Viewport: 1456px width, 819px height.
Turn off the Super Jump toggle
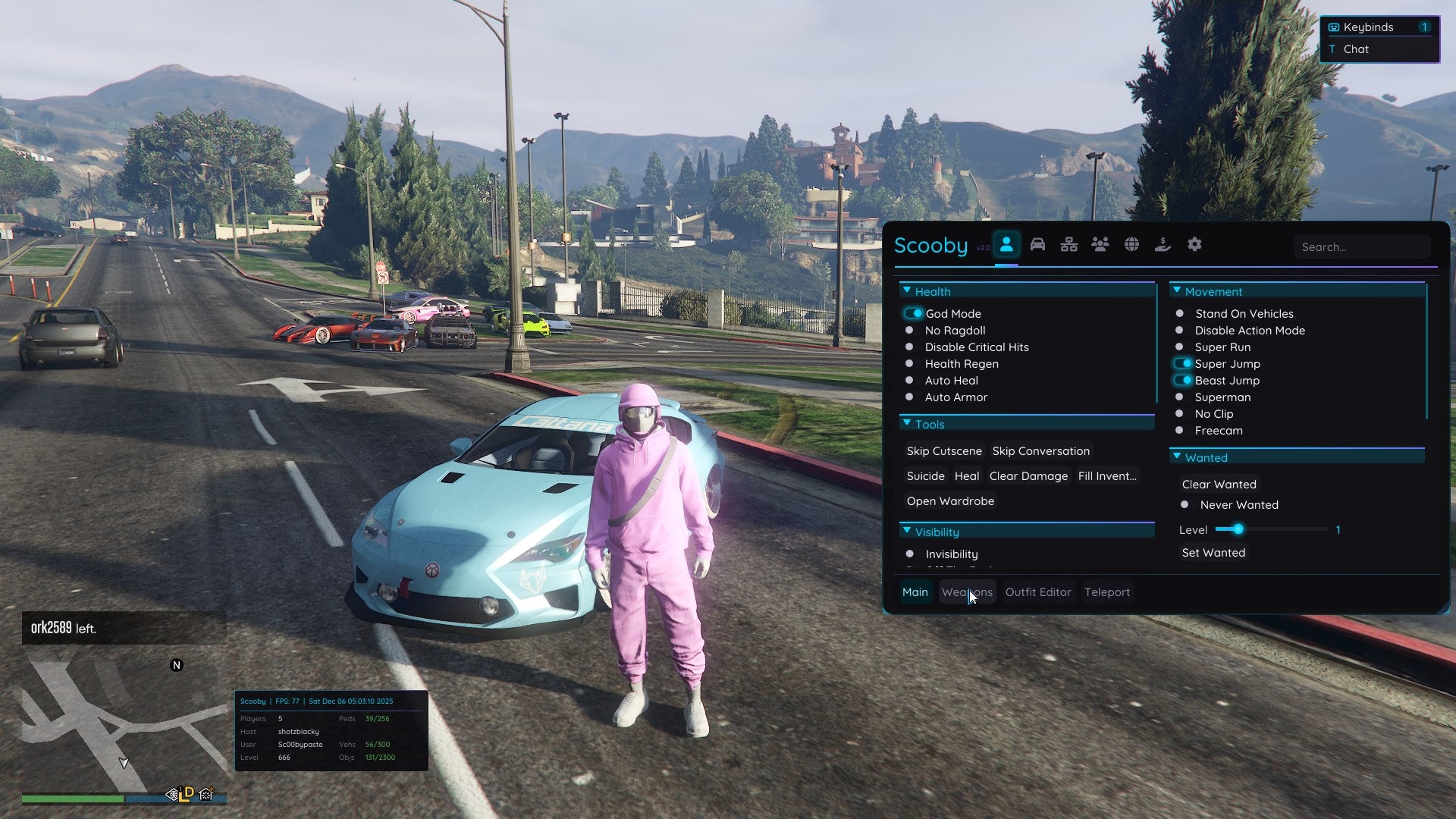point(1184,363)
